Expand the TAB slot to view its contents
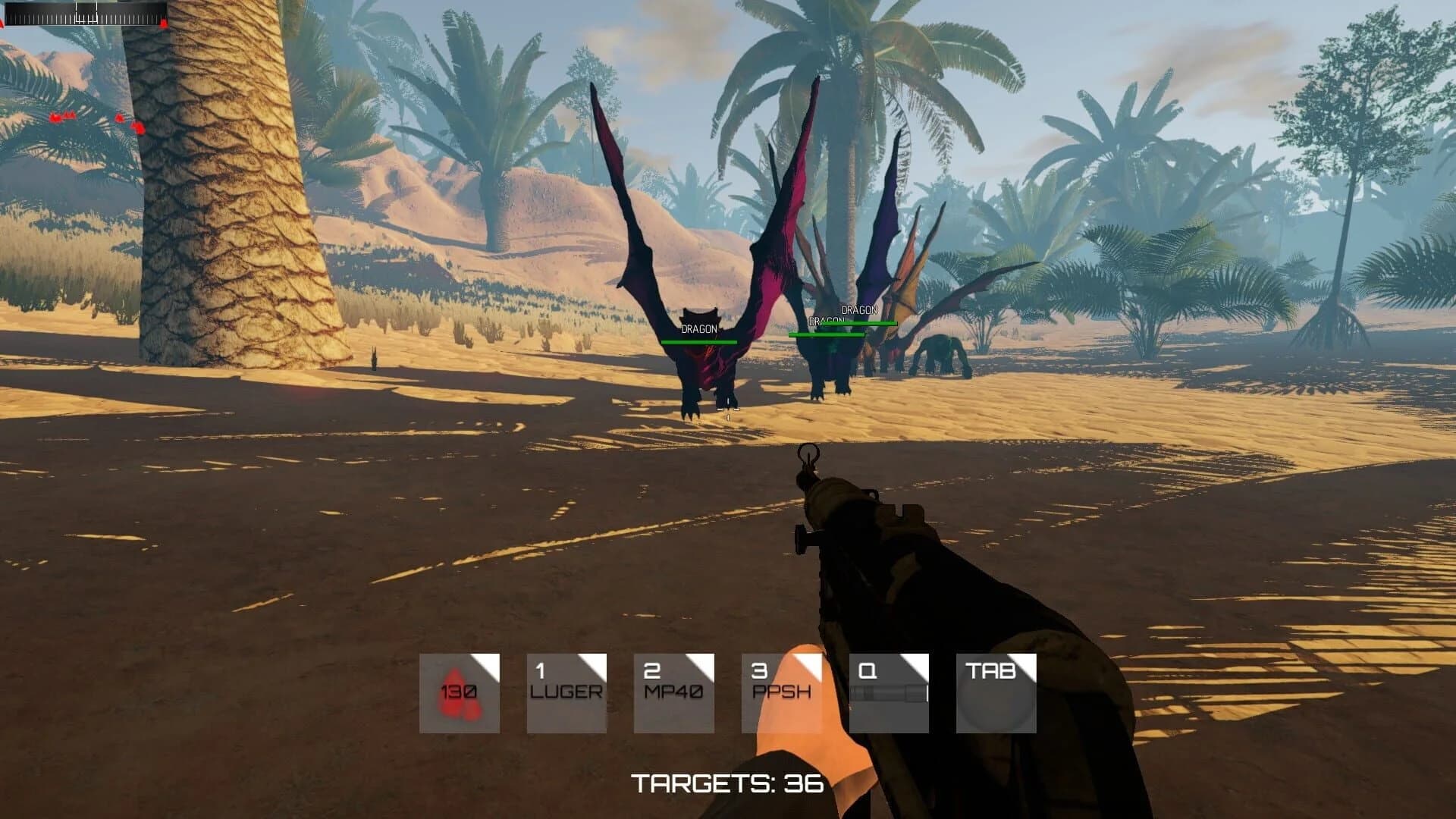This screenshot has width=1456, height=819. click(x=995, y=691)
